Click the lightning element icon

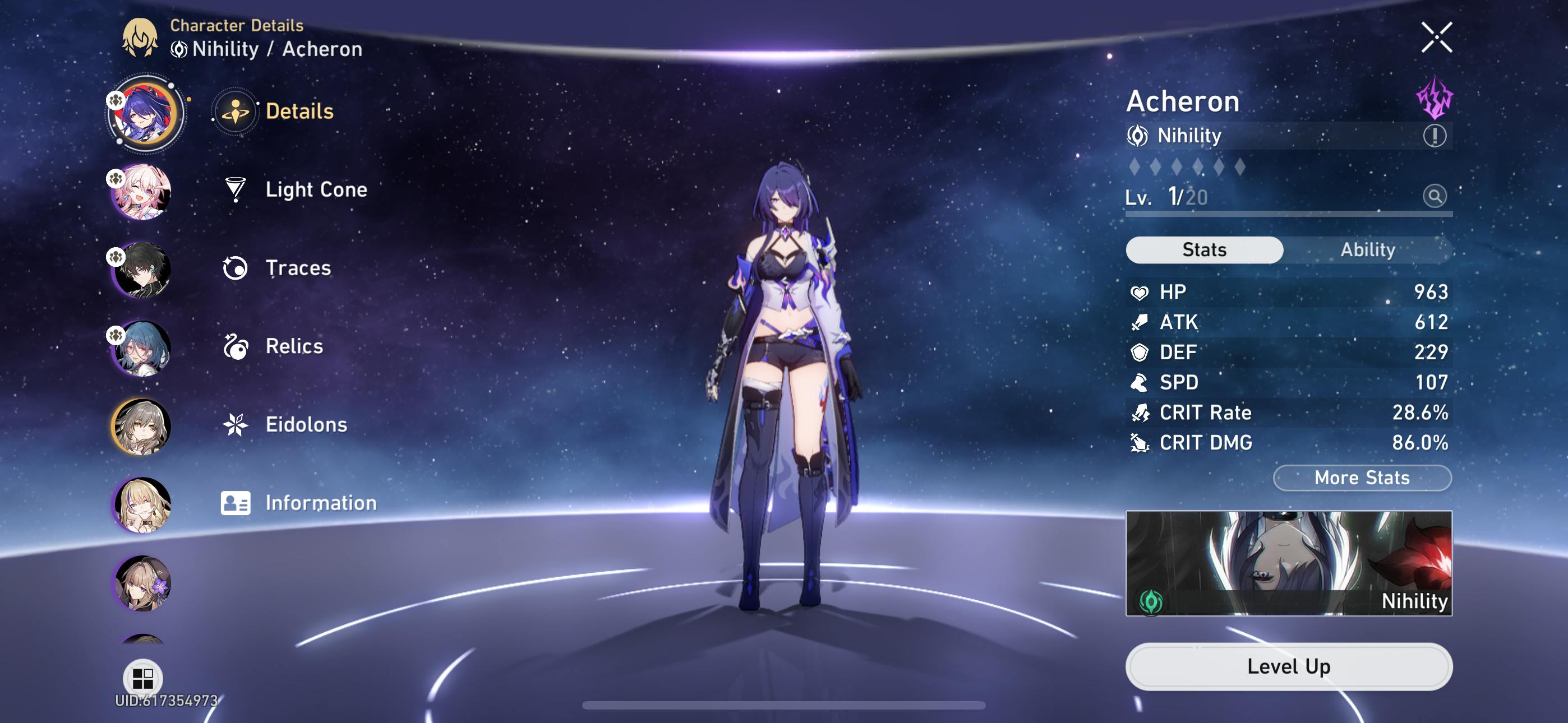pyautogui.click(x=1434, y=98)
